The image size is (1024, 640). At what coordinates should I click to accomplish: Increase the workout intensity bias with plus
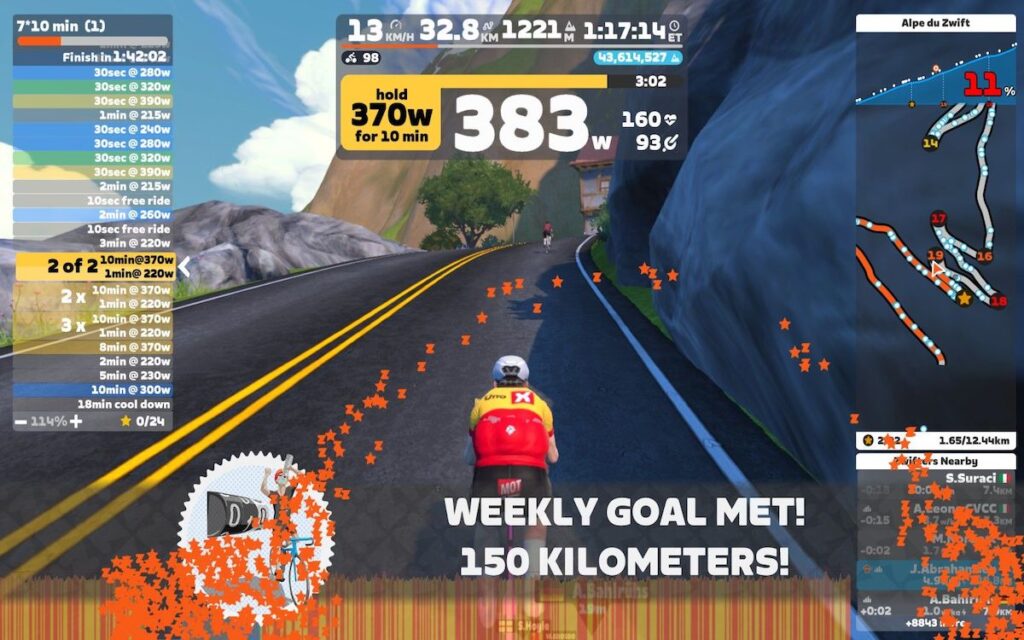(x=76, y=421)
